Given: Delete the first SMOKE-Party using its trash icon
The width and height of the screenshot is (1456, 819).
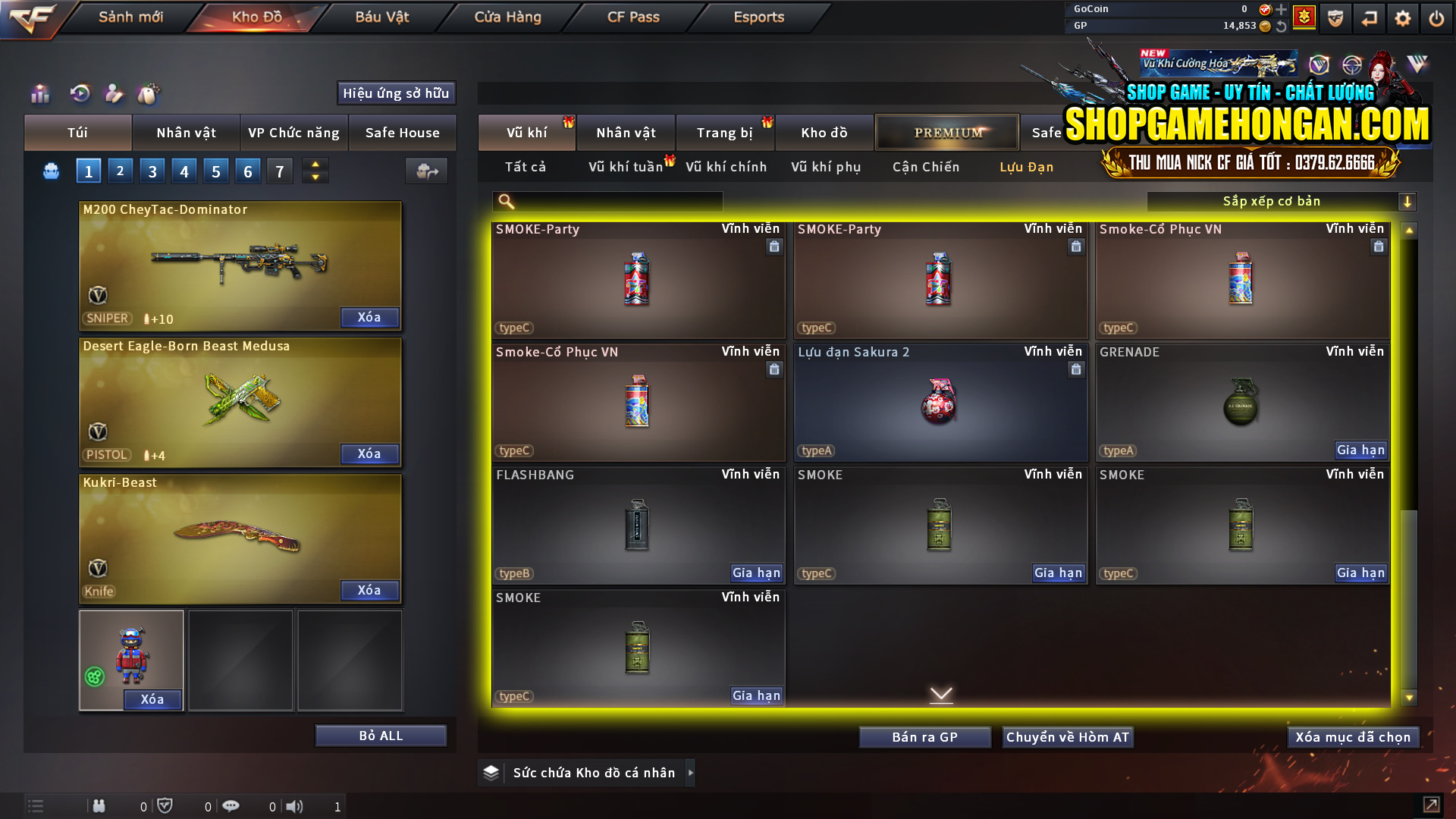Looking at the screenshot, I should click(774, 246).
